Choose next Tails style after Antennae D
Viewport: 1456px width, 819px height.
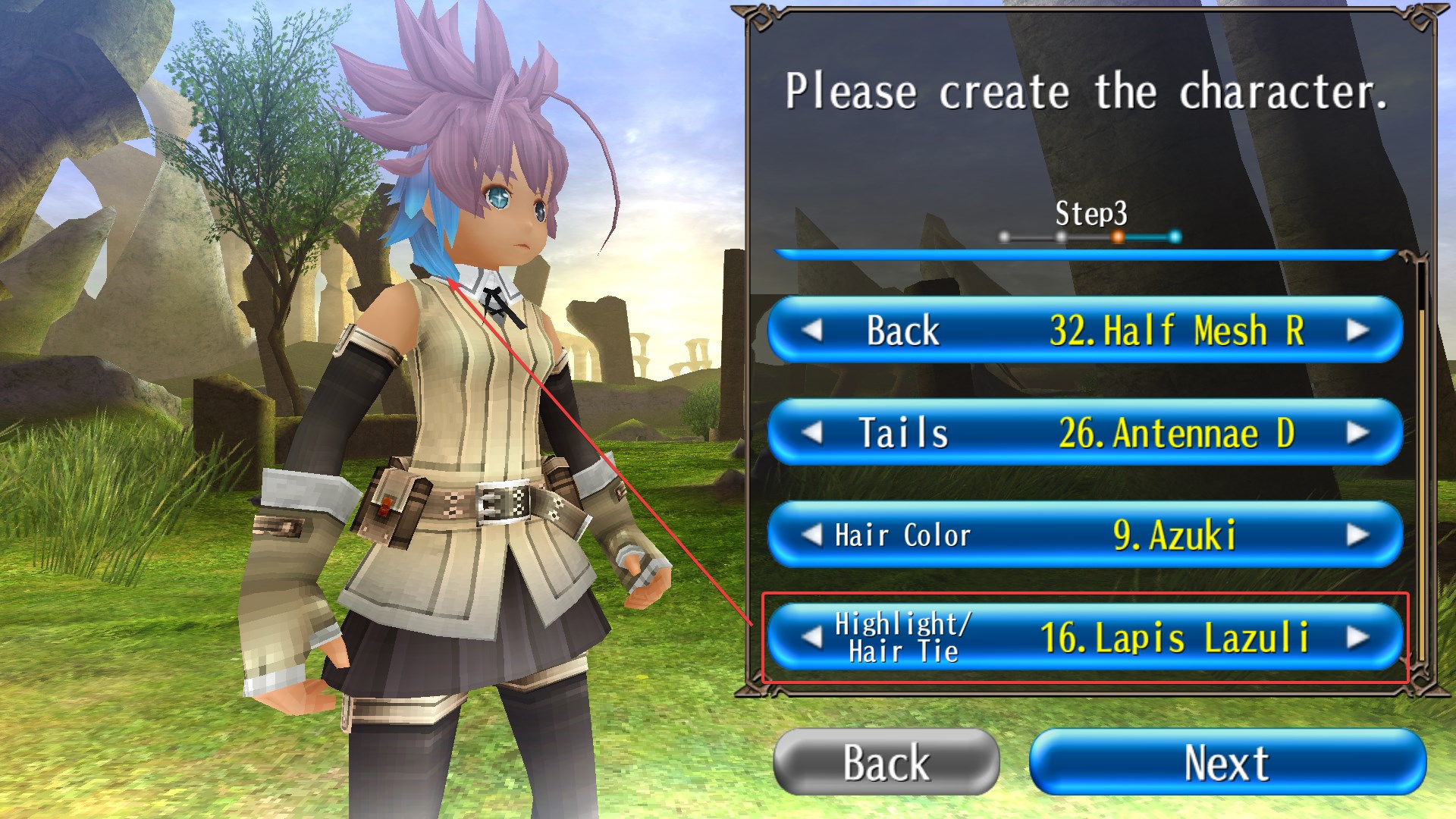(1357, 433)
